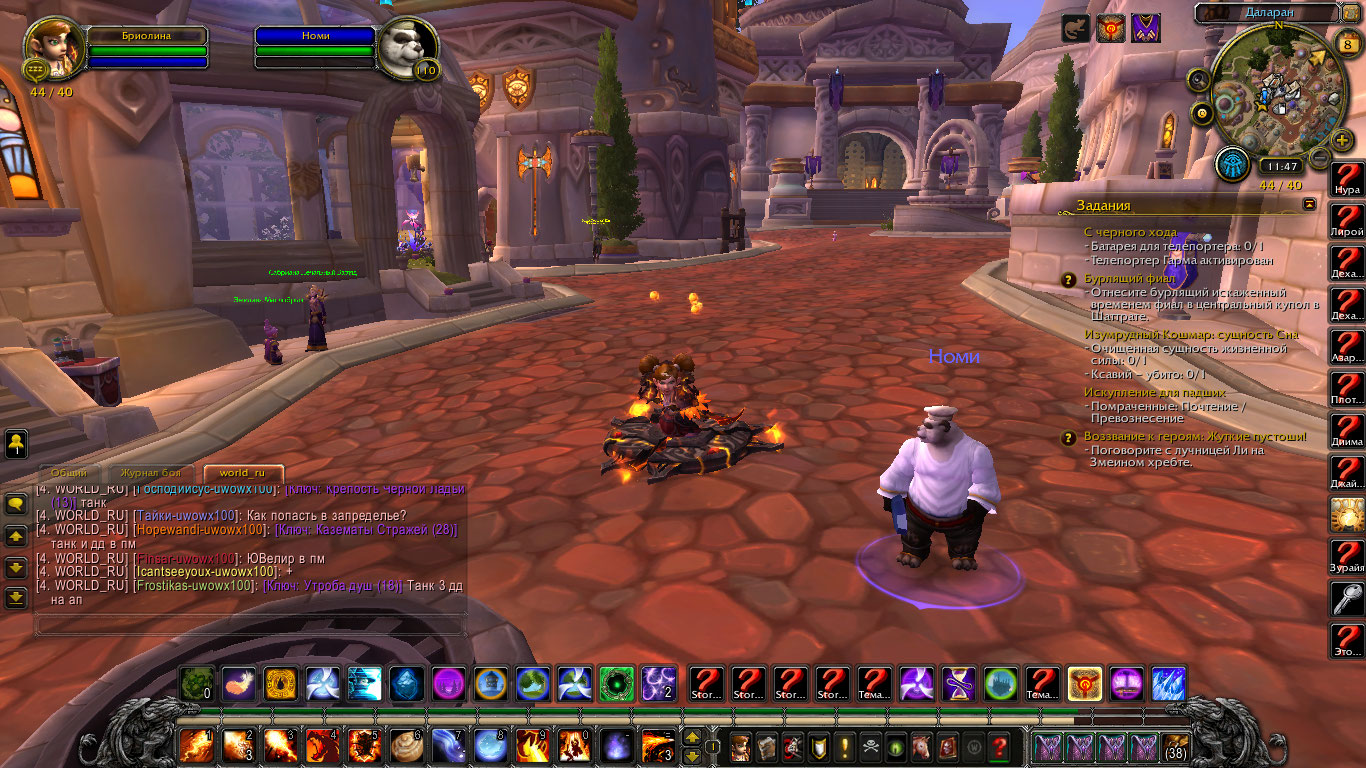Collapse the Задания quest tracker
This screenshot has height=768, width=1366.
click(x=1310, y=204)
